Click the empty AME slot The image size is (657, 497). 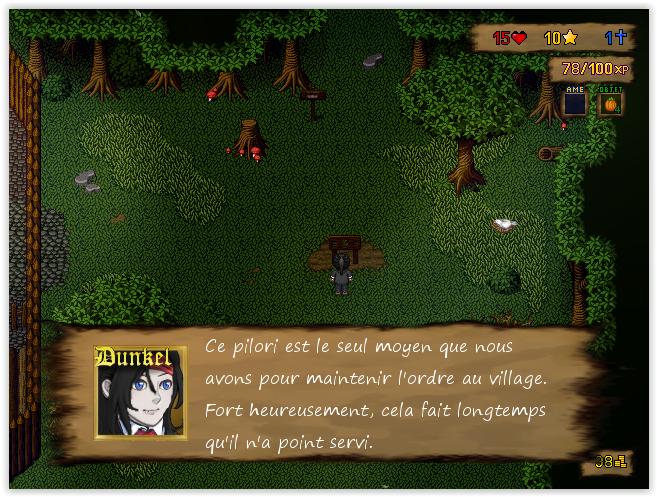(x=575, y=103)
